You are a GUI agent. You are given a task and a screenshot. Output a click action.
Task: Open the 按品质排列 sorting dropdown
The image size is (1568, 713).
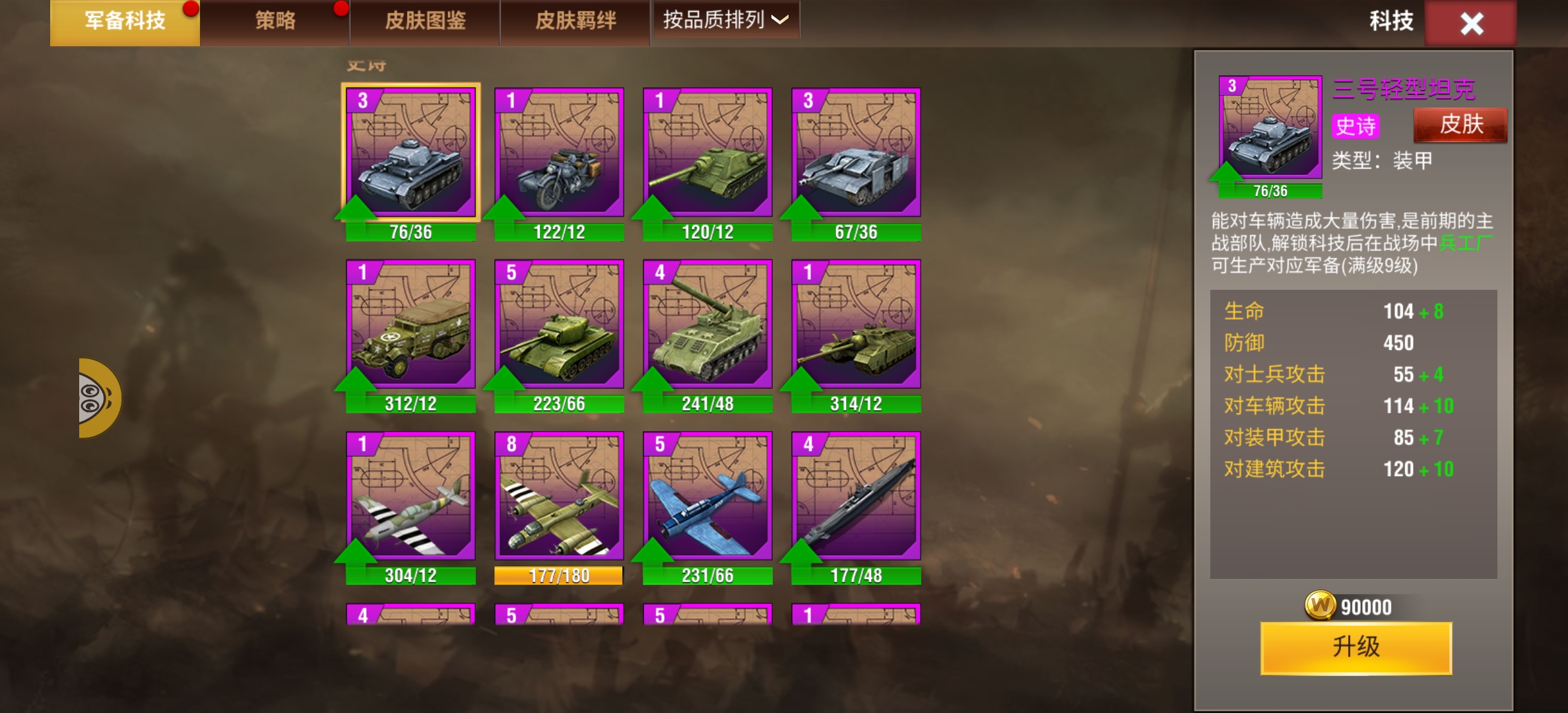(x=725, y=20)
